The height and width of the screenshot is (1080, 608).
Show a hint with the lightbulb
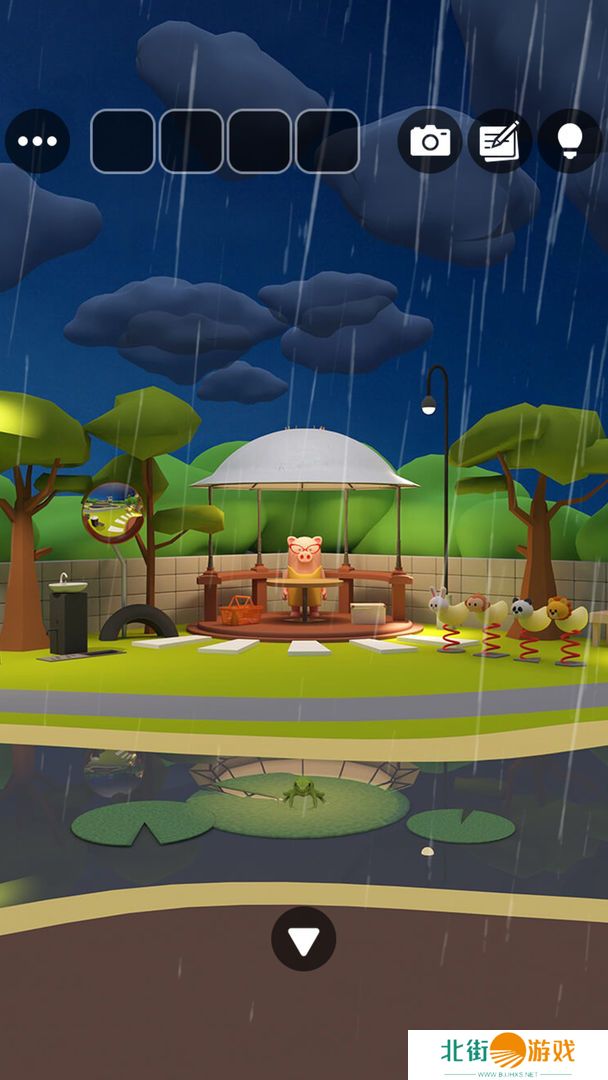[x=570, y=141]
